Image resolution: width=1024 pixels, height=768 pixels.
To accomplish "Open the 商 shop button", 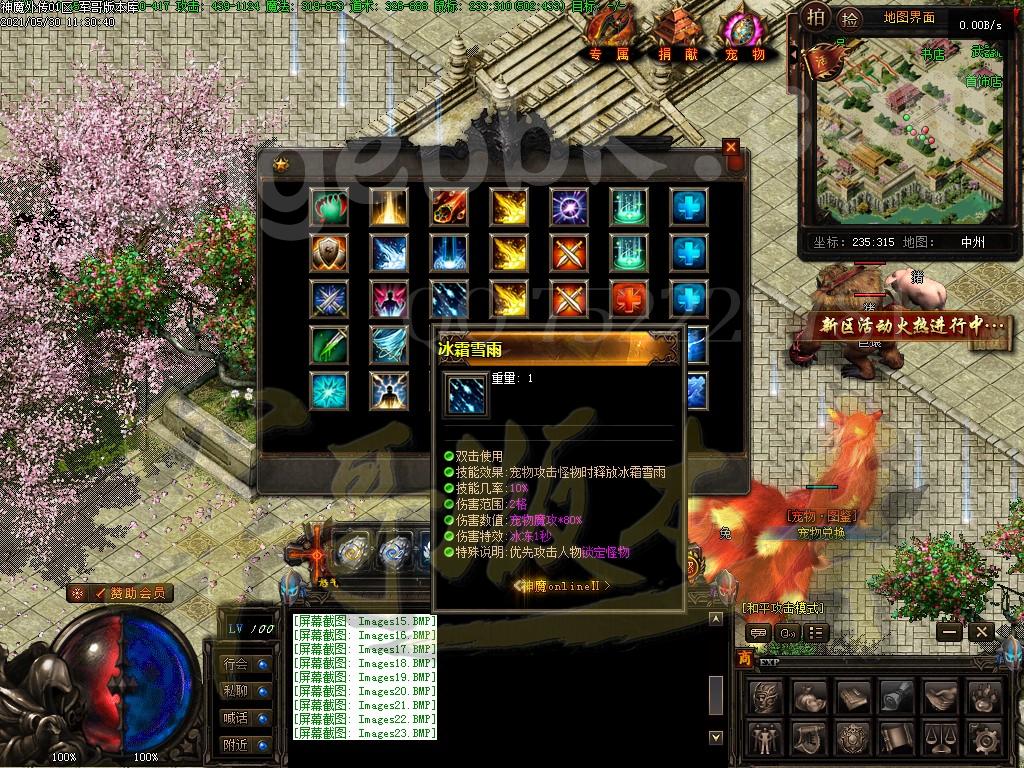I will 743,659.
